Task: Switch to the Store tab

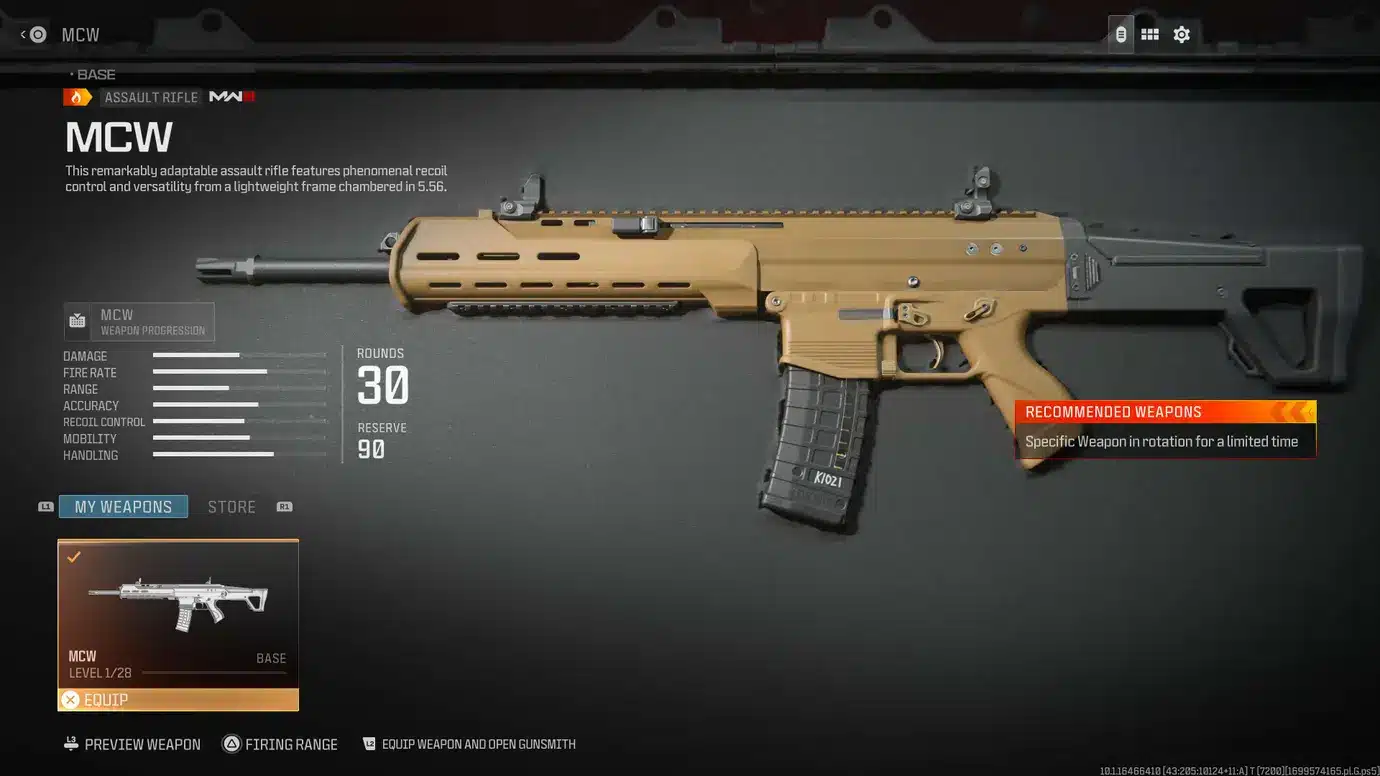Action: coord(232,506)
